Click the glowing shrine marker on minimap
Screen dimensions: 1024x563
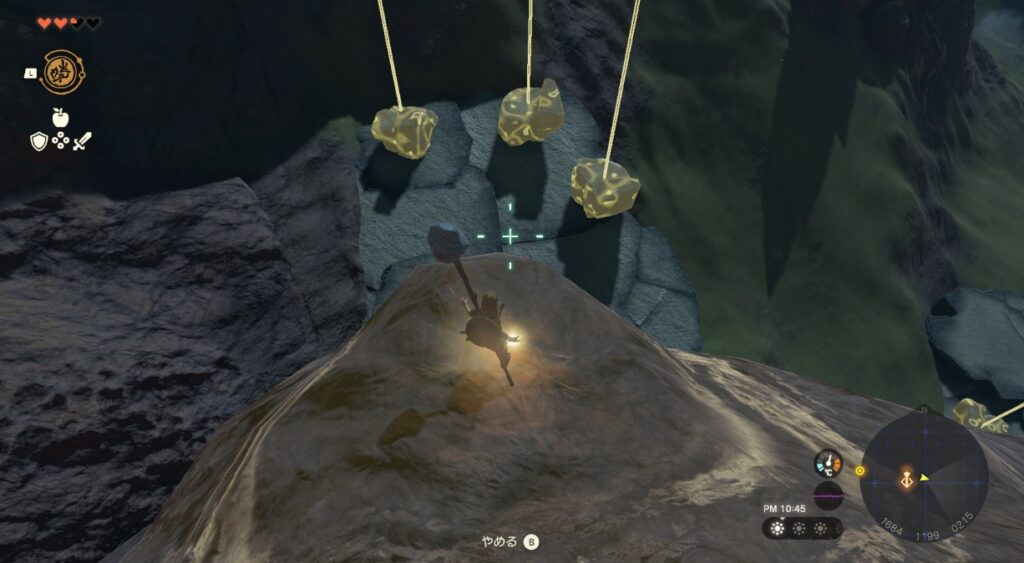(x=906, y=479)
